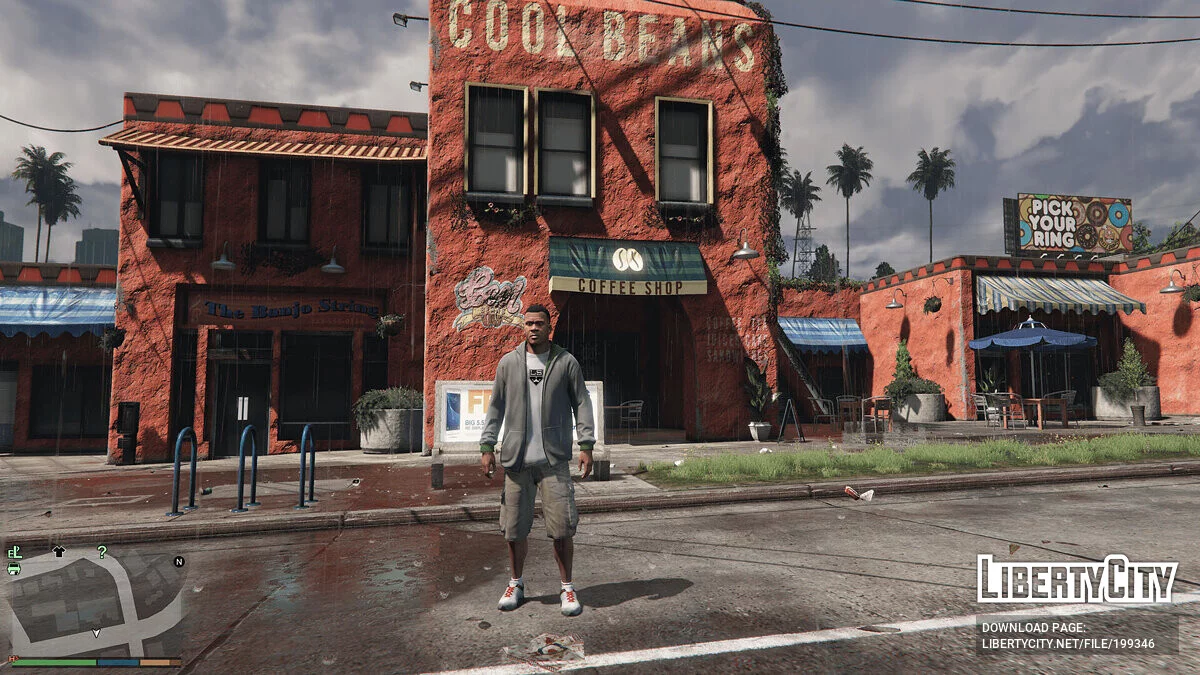
Task: Select the white player arrow on minimap
Action: pyautogui.click(x=96, y=632)
